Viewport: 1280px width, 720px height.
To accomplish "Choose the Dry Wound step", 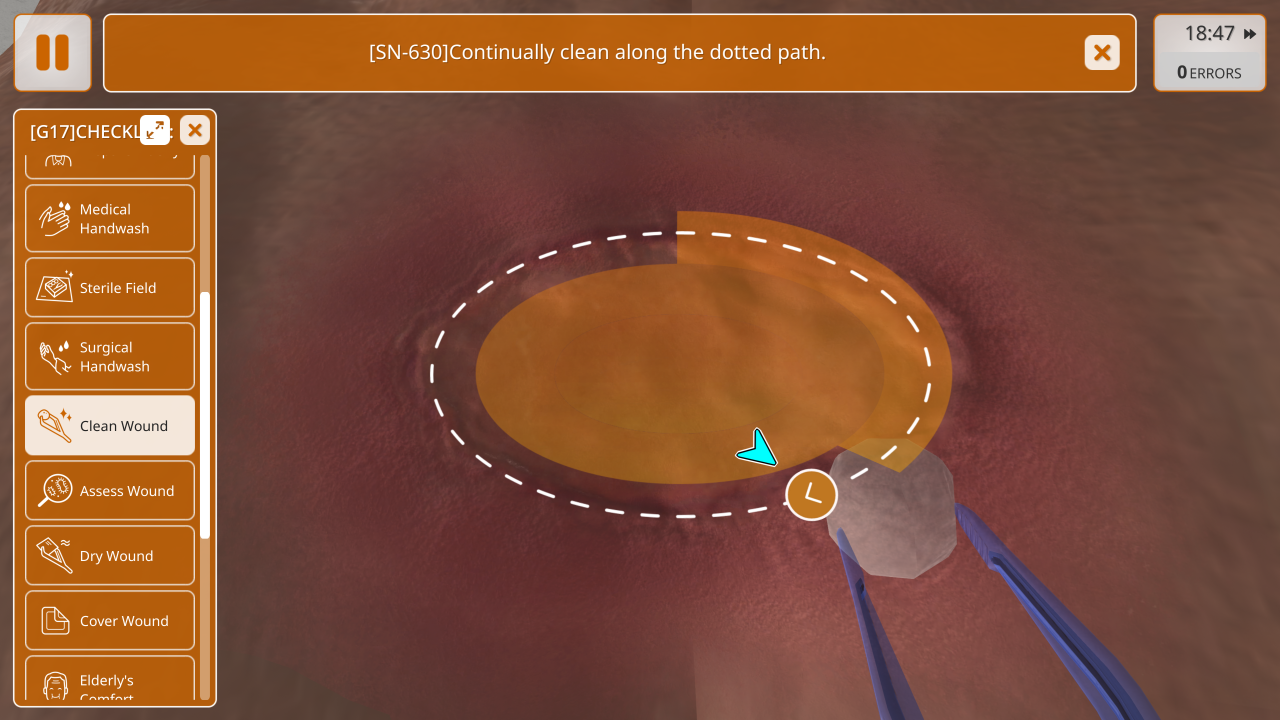I will (x=110, y=556).
